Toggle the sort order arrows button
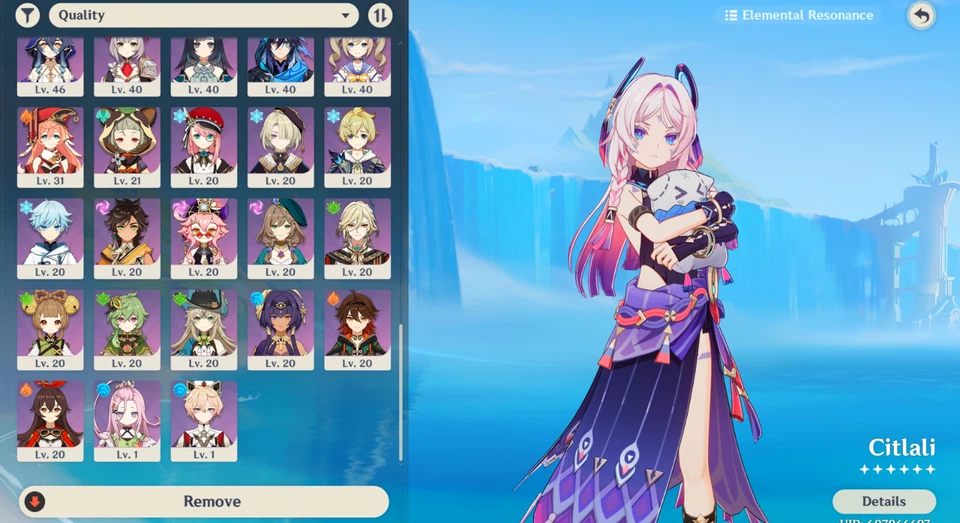This screenshot has width=960, height=523. [x=380, y=15]
